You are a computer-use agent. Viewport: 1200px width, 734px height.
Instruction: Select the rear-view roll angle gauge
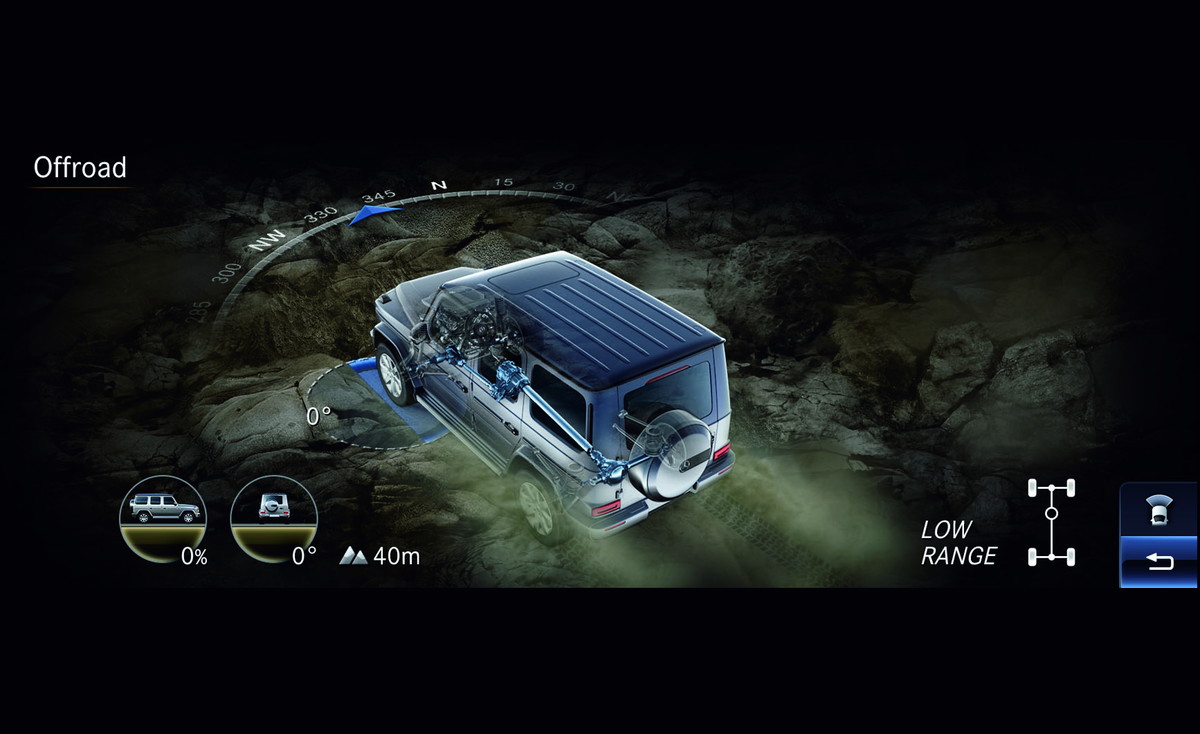pyautogui.click(x=274, y=520)
